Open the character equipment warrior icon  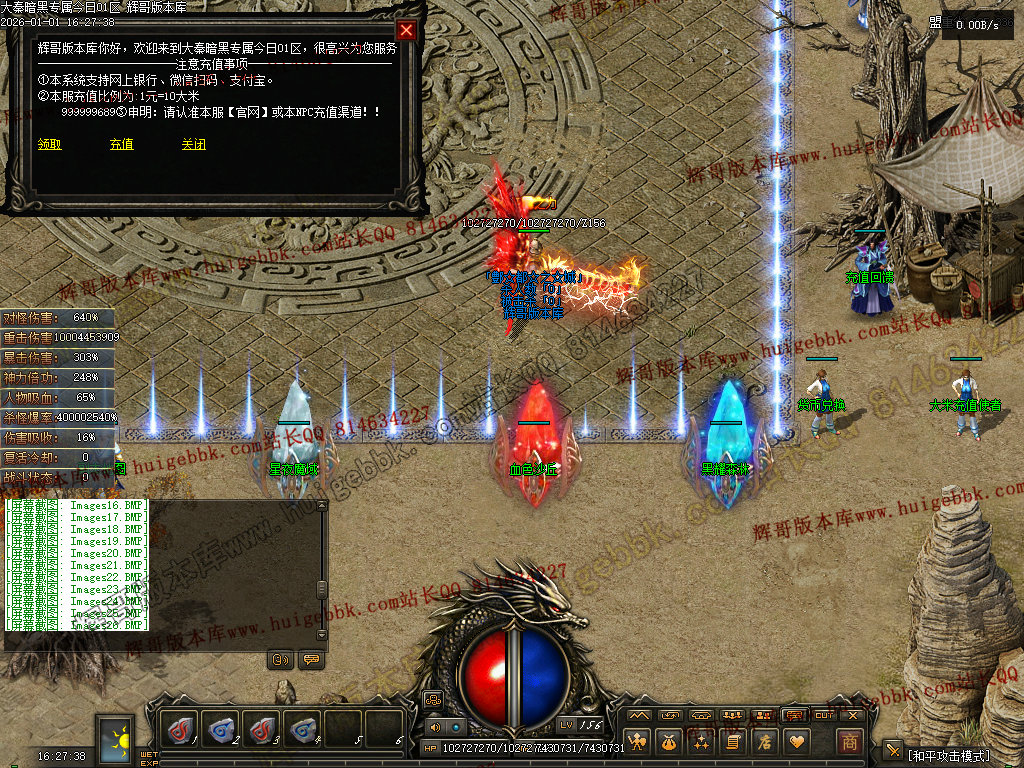click(638, 742)
